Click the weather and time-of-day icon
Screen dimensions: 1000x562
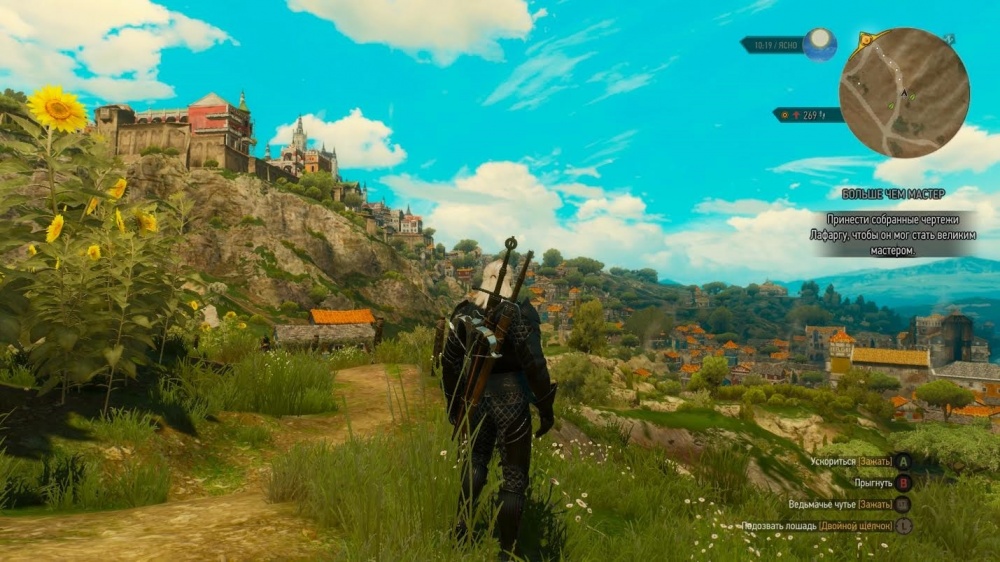pyautogui.click(x=820, y=43)
